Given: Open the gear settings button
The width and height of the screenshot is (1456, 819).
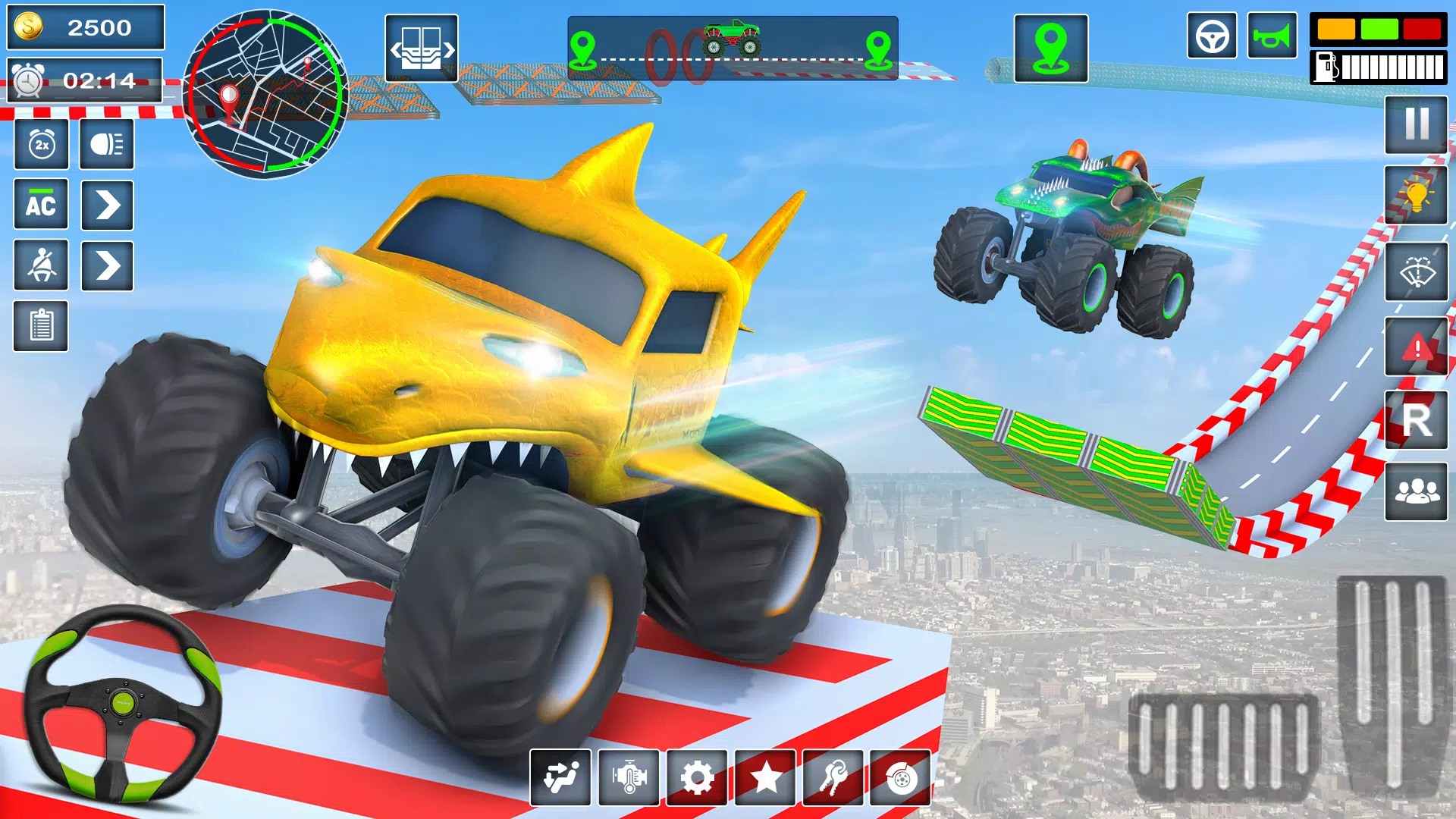Looking at the screenshot, I should (x=697, y=778).
